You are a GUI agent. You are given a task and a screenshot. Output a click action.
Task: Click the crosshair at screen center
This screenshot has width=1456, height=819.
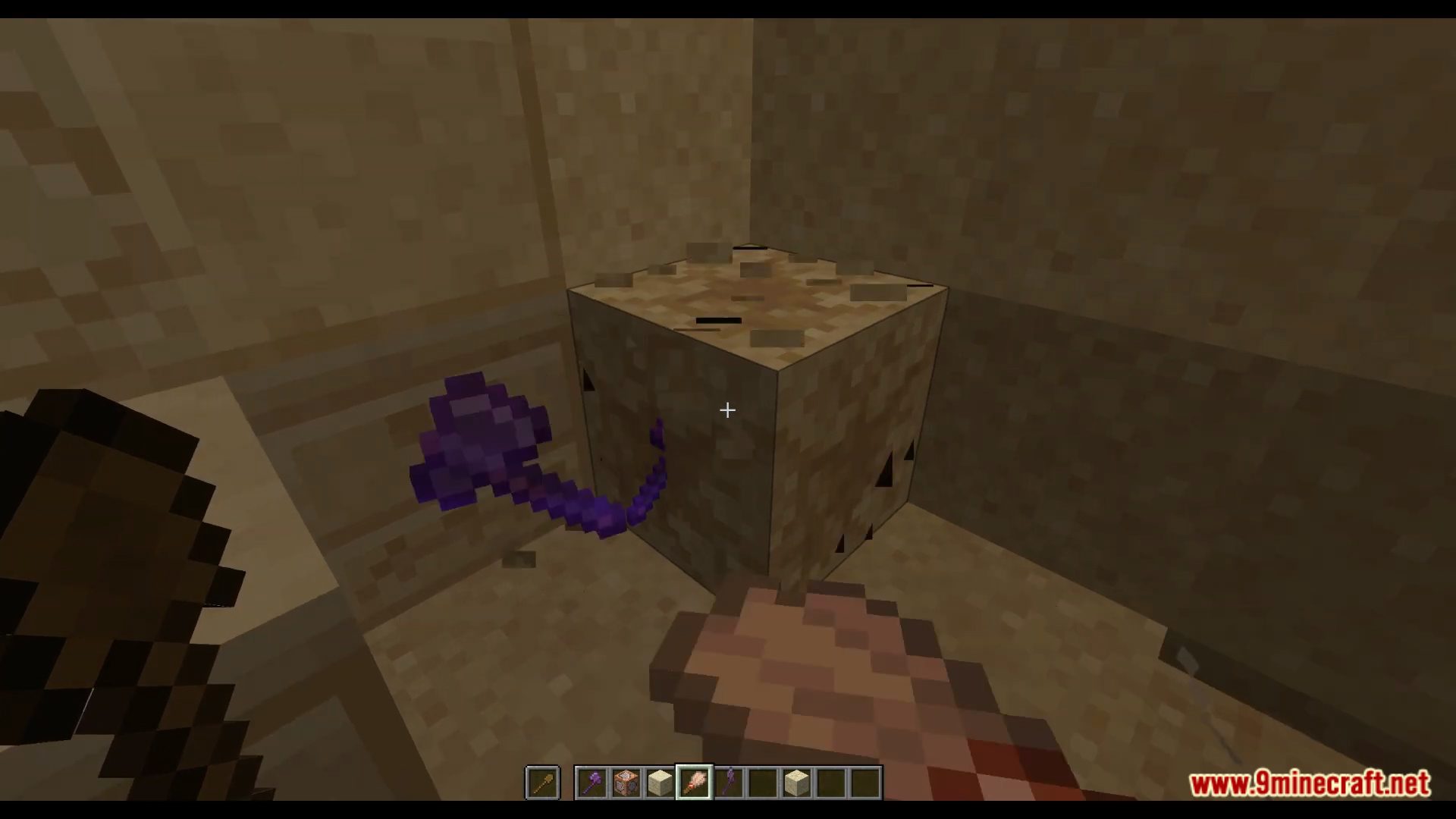click(x=726, y=410)
